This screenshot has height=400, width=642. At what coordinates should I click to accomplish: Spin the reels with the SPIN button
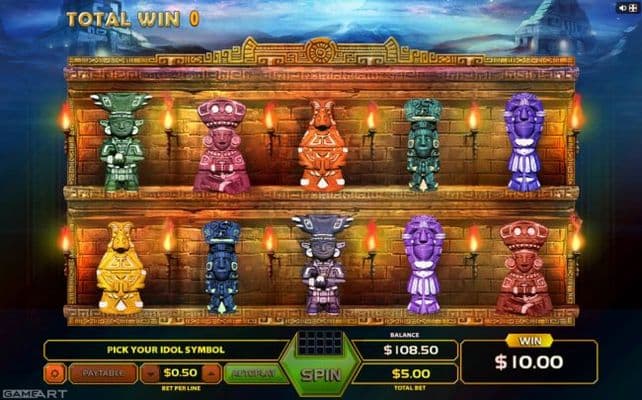tap(320, 376)
